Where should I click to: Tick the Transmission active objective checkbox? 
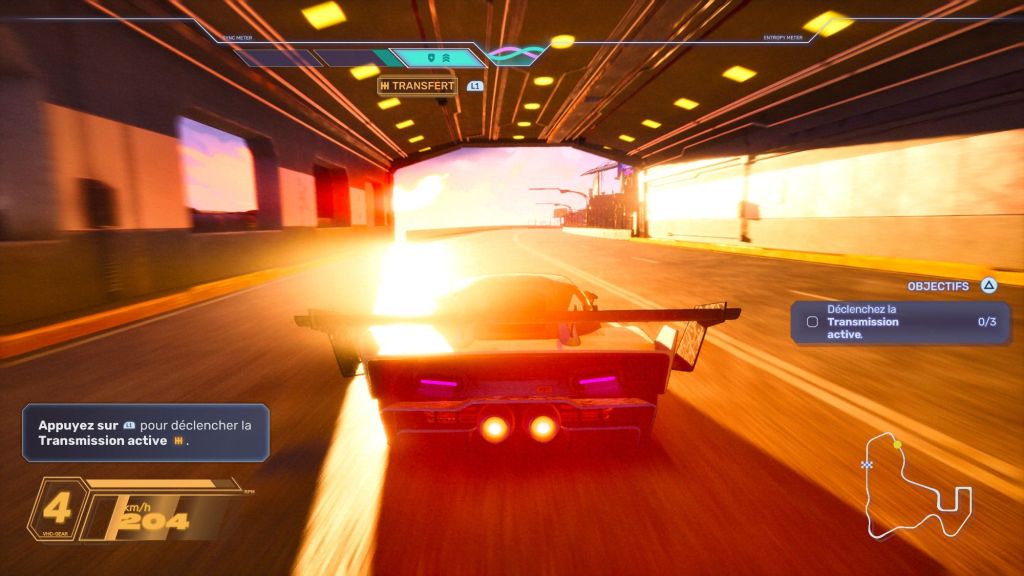tap(812, 322)
